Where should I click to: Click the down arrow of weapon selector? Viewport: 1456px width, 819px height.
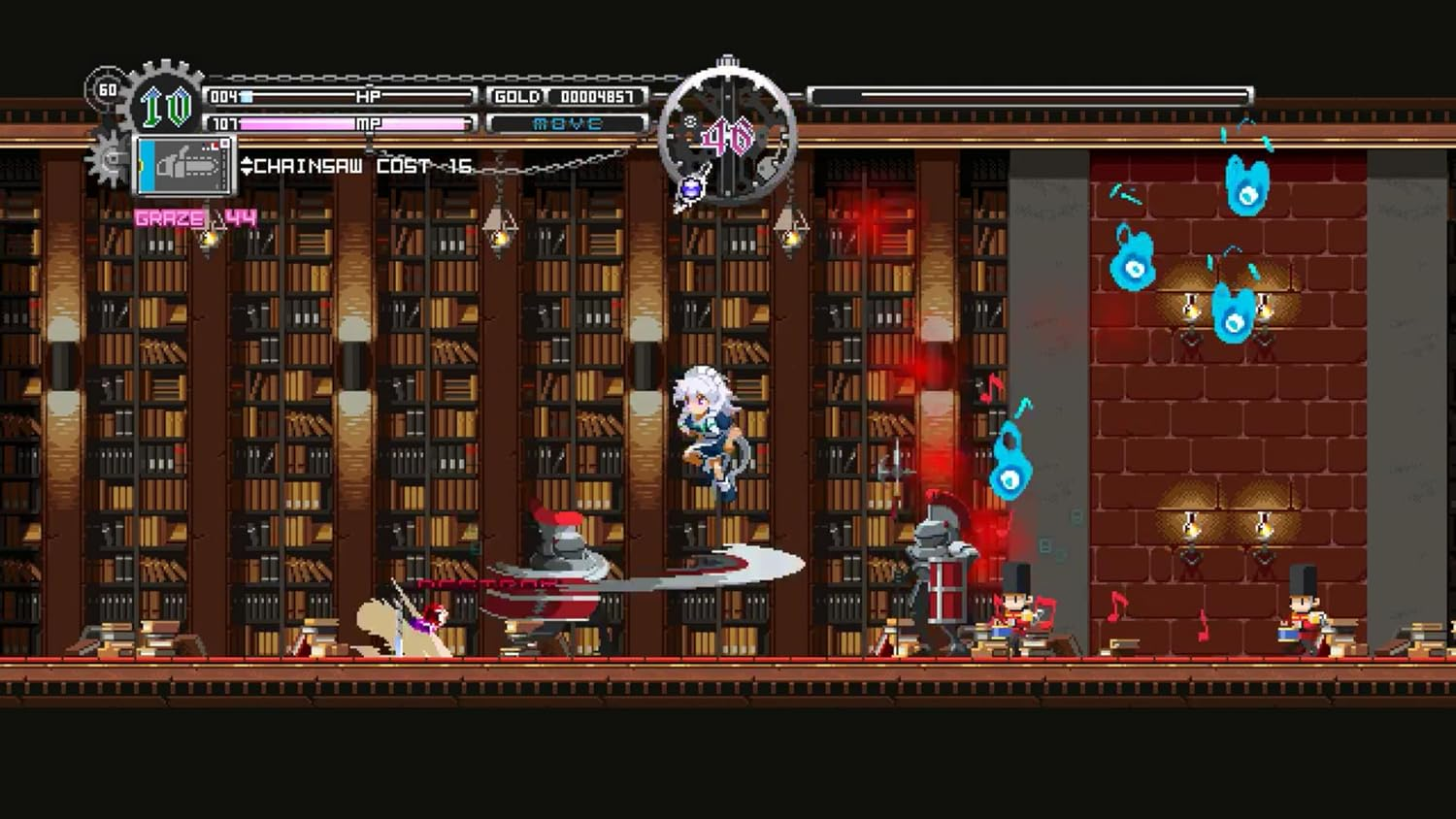pyautogui.click(x=247, y=170)
